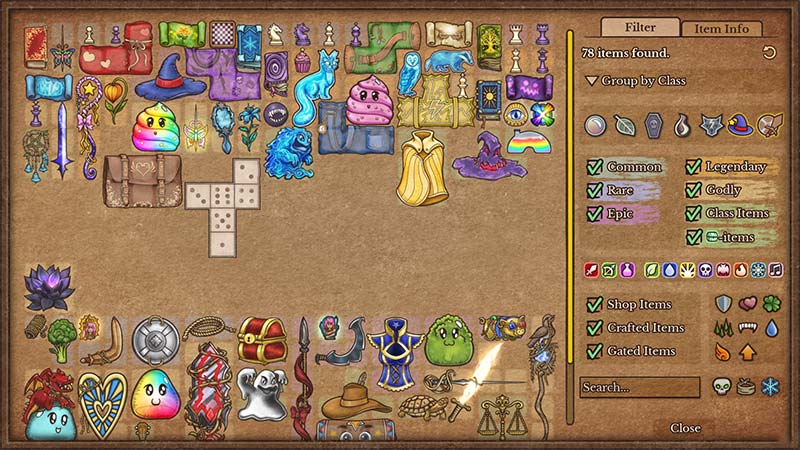Filter by the blue wizard hat class
The image size is (800, 450).
point(739,125)
